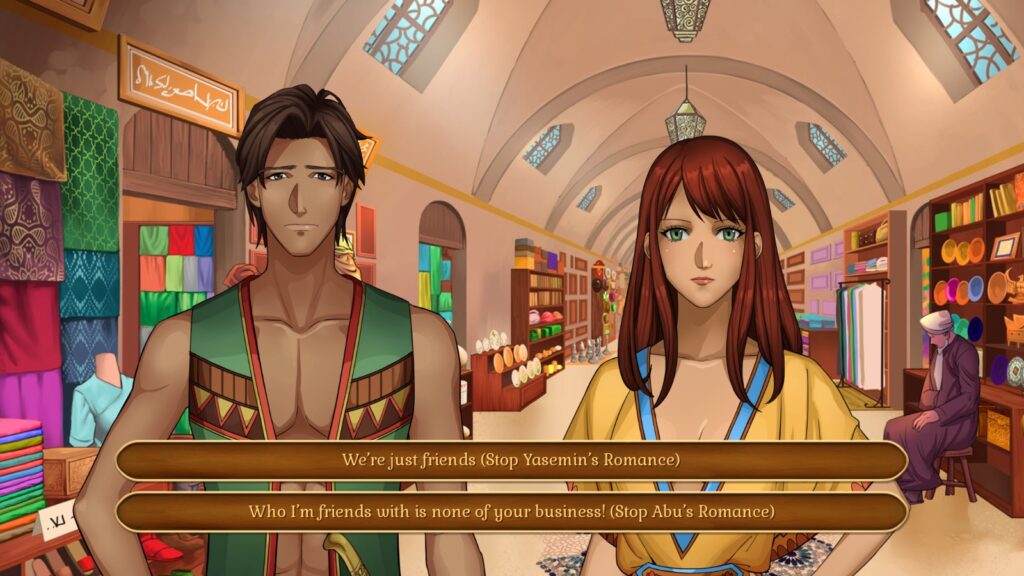The width and height of the screenshot is (1024, 576).
Task: Choose "We're just friends" to stop Yasemin's Romance
Action: 511,461
